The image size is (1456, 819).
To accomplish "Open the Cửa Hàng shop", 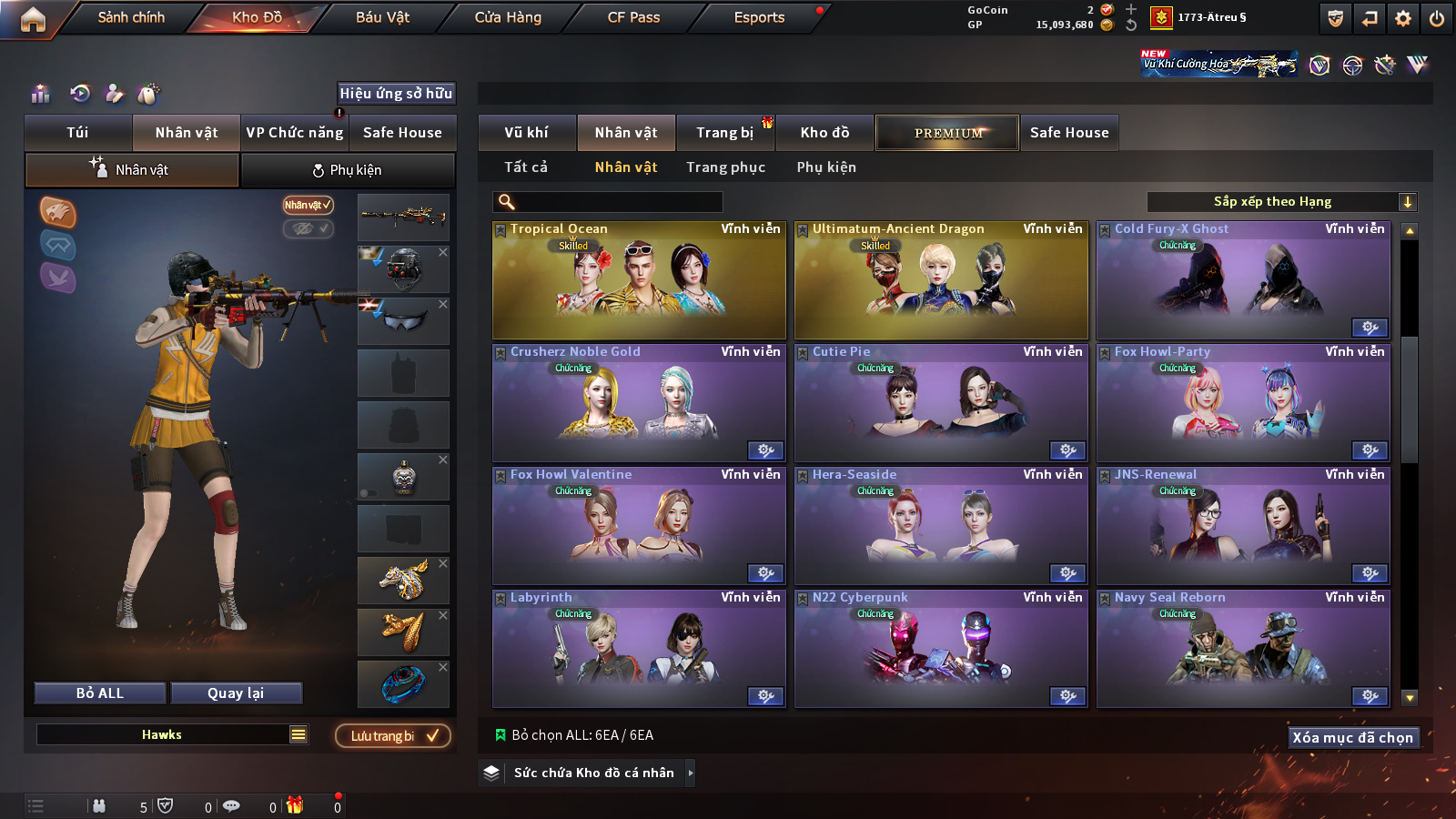I will tap(508, 17).
